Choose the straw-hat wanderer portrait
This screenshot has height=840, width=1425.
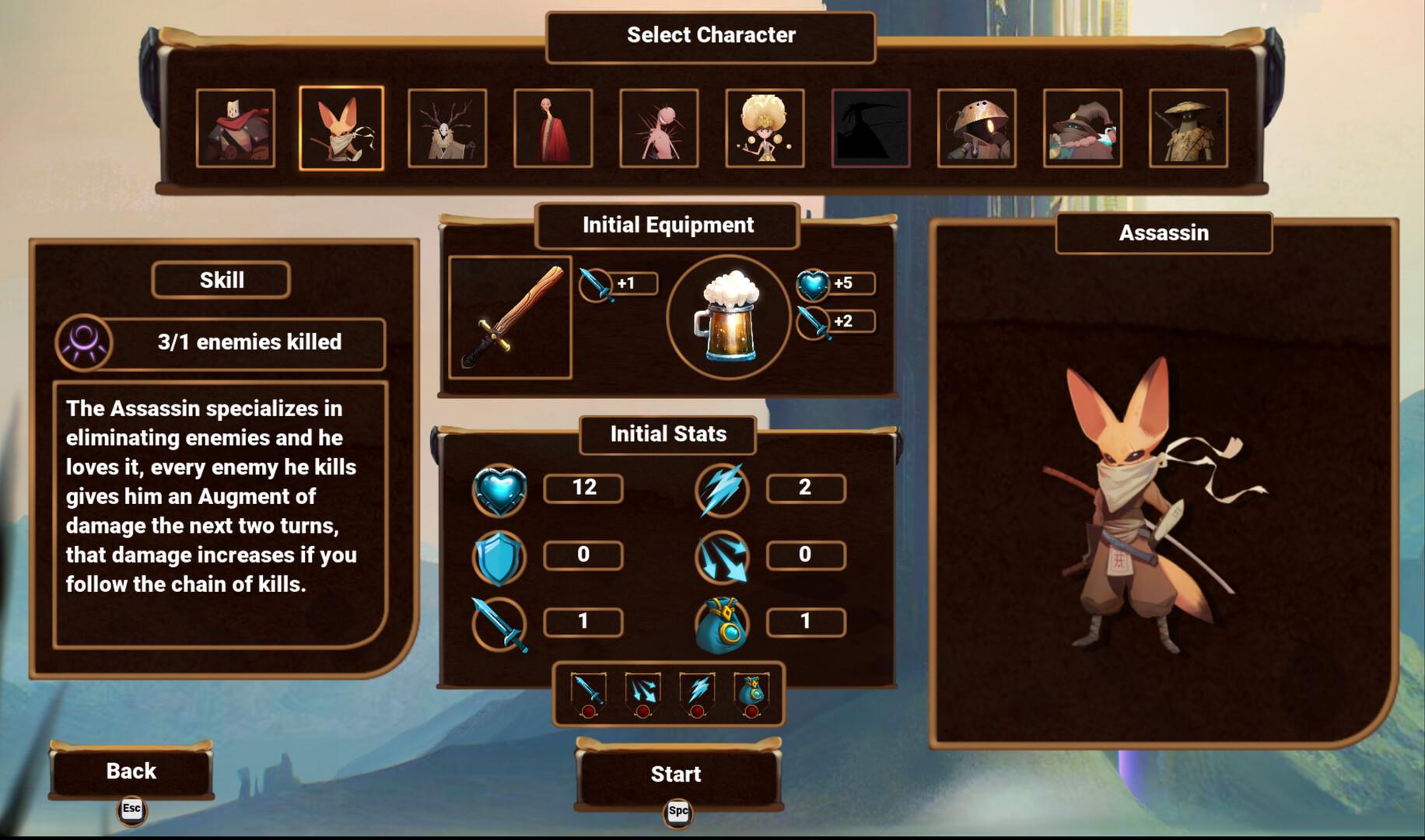click(1189, 128)
